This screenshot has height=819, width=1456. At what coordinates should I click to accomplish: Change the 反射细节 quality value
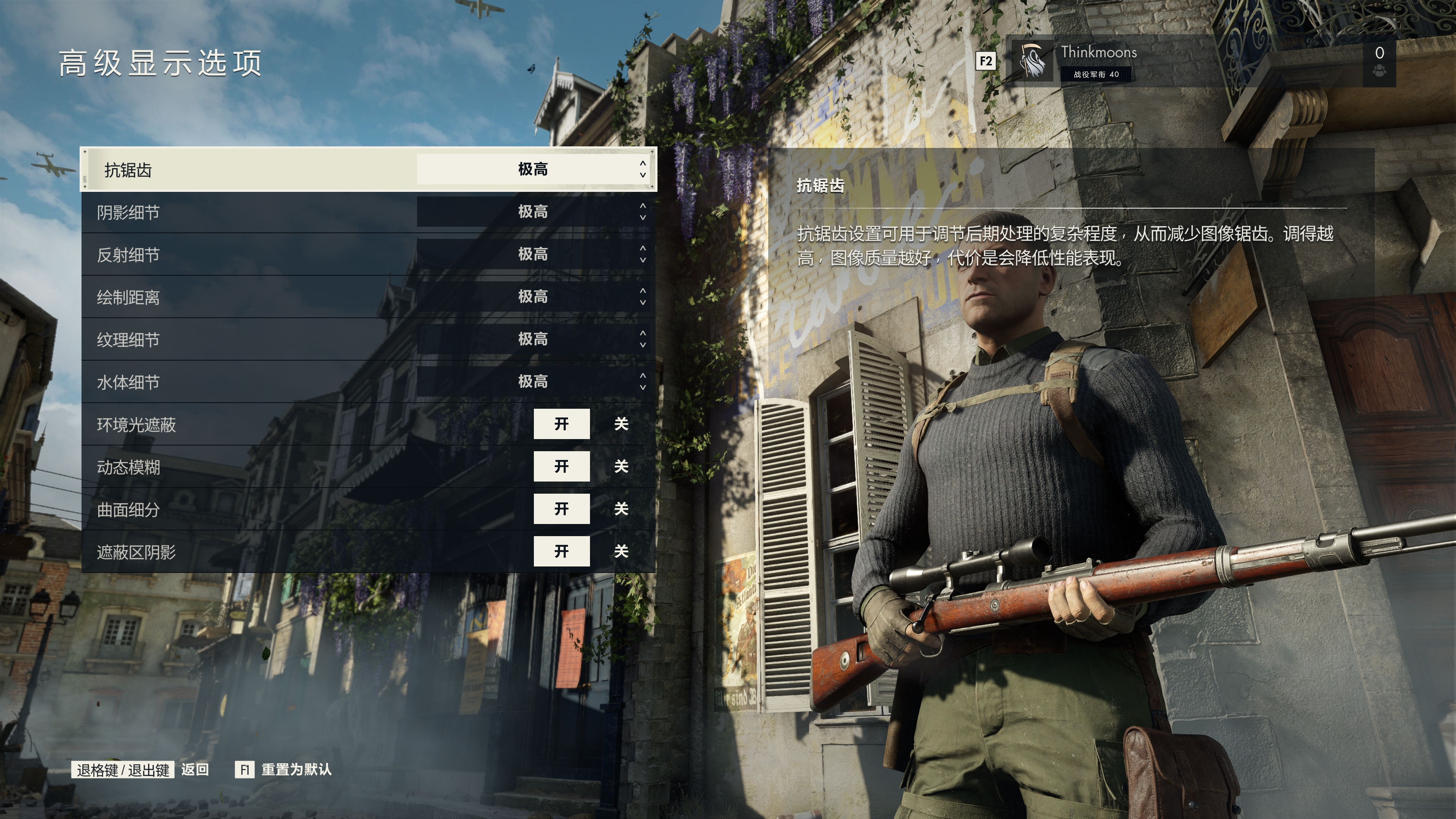click(x=532, y=254)
